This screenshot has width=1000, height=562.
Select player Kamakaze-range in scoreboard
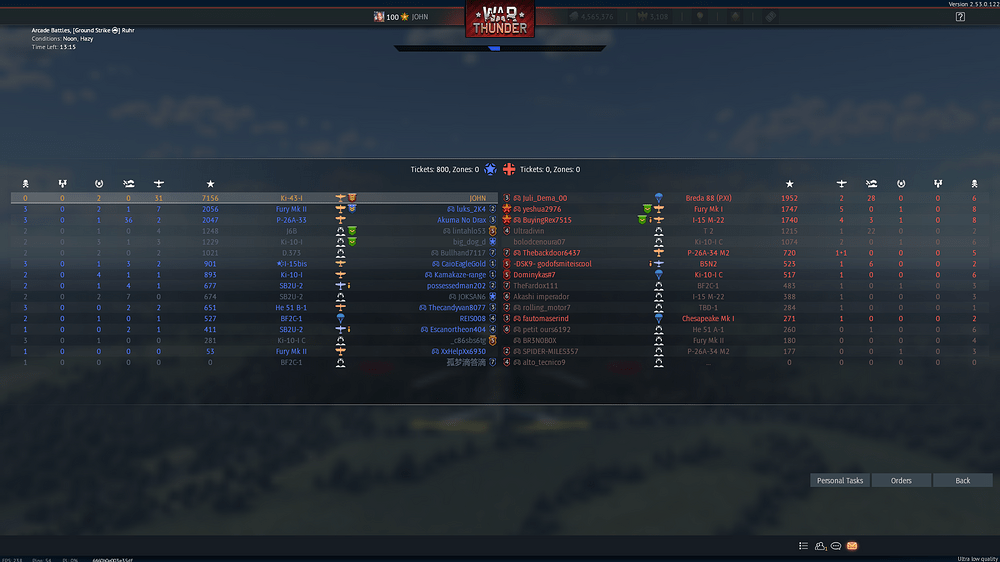(x=461, y=275)
